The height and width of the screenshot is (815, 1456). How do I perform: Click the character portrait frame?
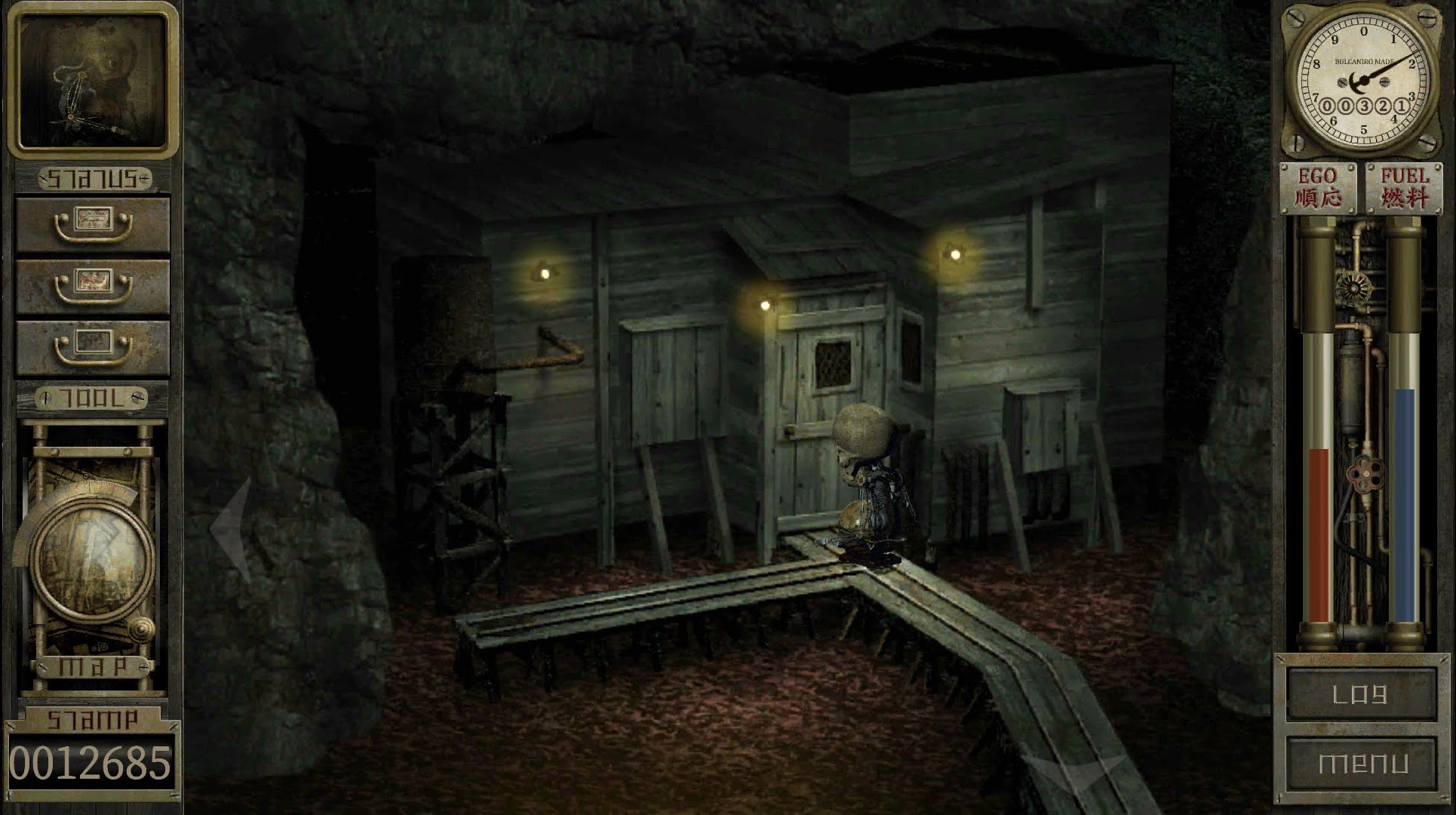(x=92, y=80)
